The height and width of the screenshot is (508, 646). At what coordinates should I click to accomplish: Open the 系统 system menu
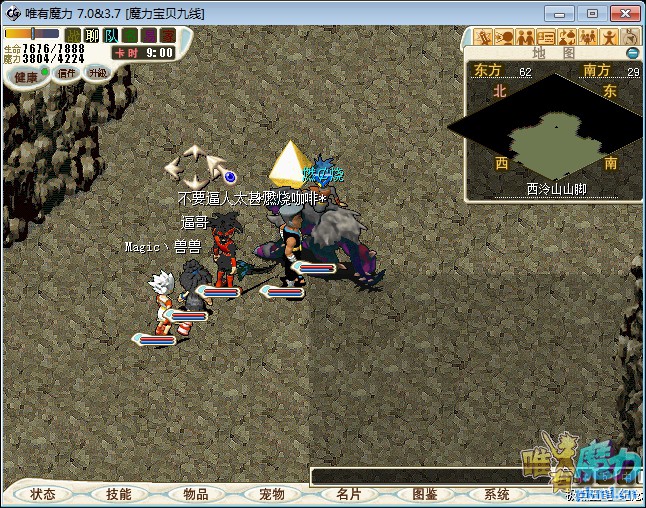497,494
